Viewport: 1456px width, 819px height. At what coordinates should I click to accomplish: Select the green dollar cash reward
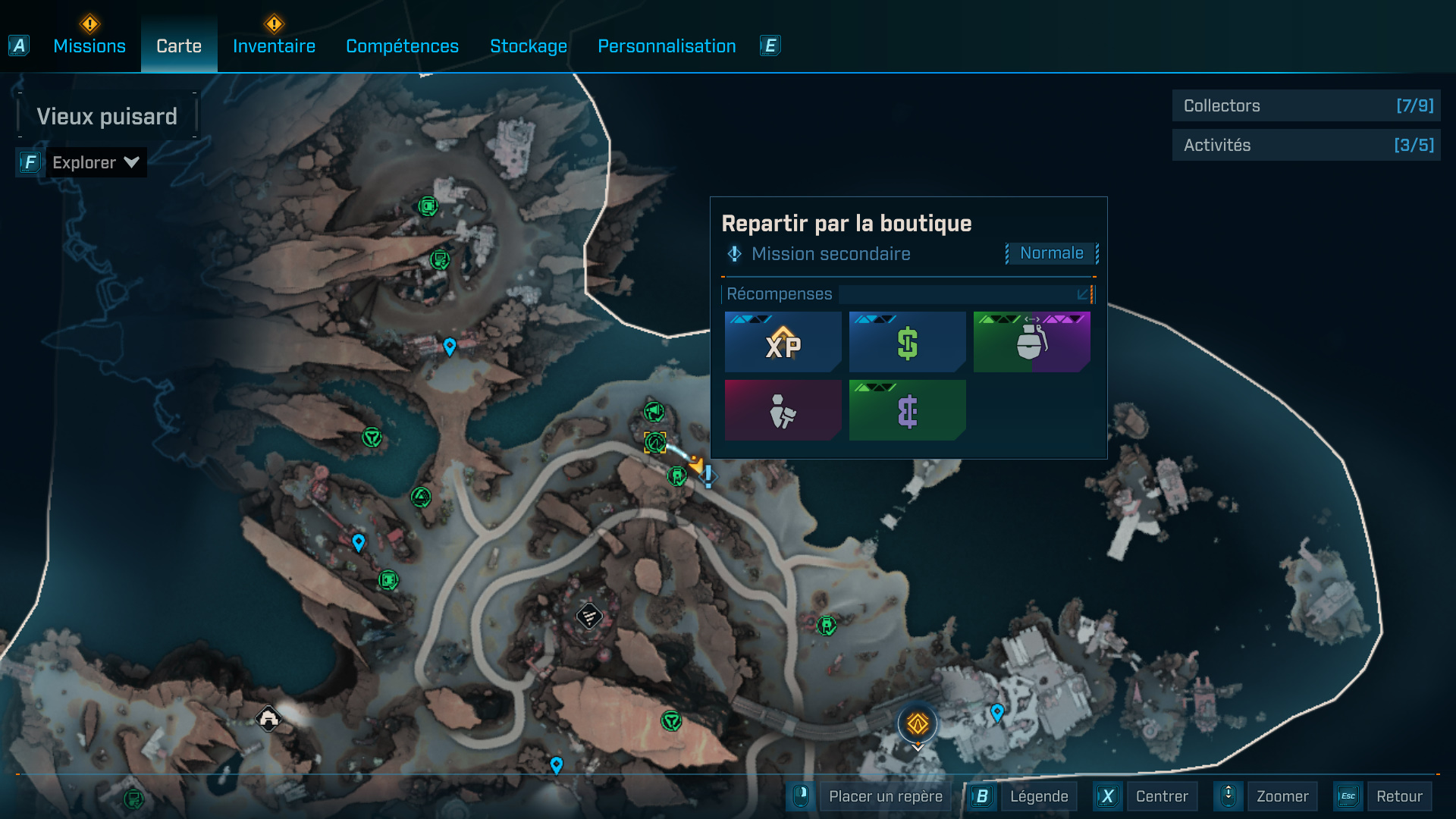[907, 343]
